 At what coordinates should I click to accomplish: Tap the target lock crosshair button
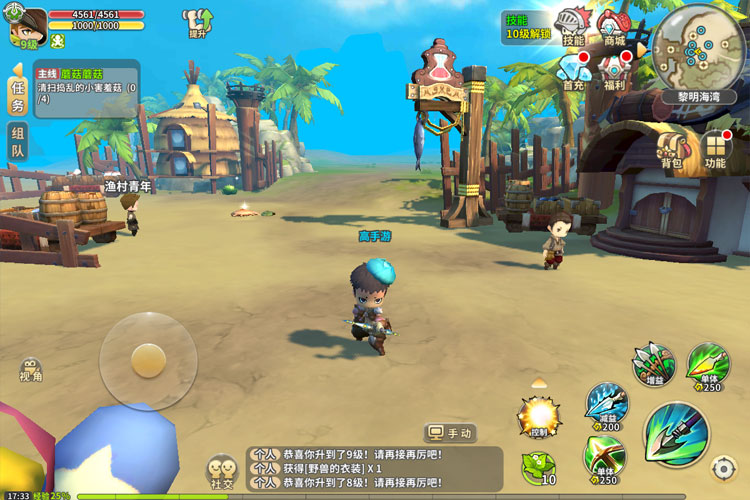723,467
